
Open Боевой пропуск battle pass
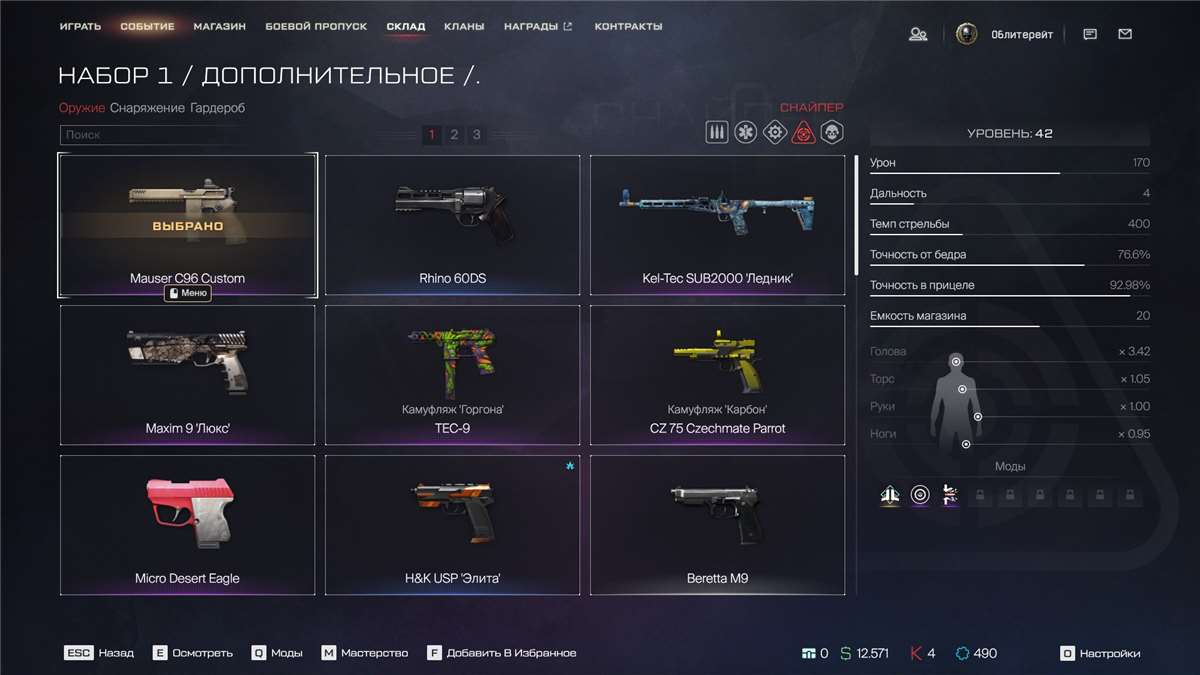[316, 26]
